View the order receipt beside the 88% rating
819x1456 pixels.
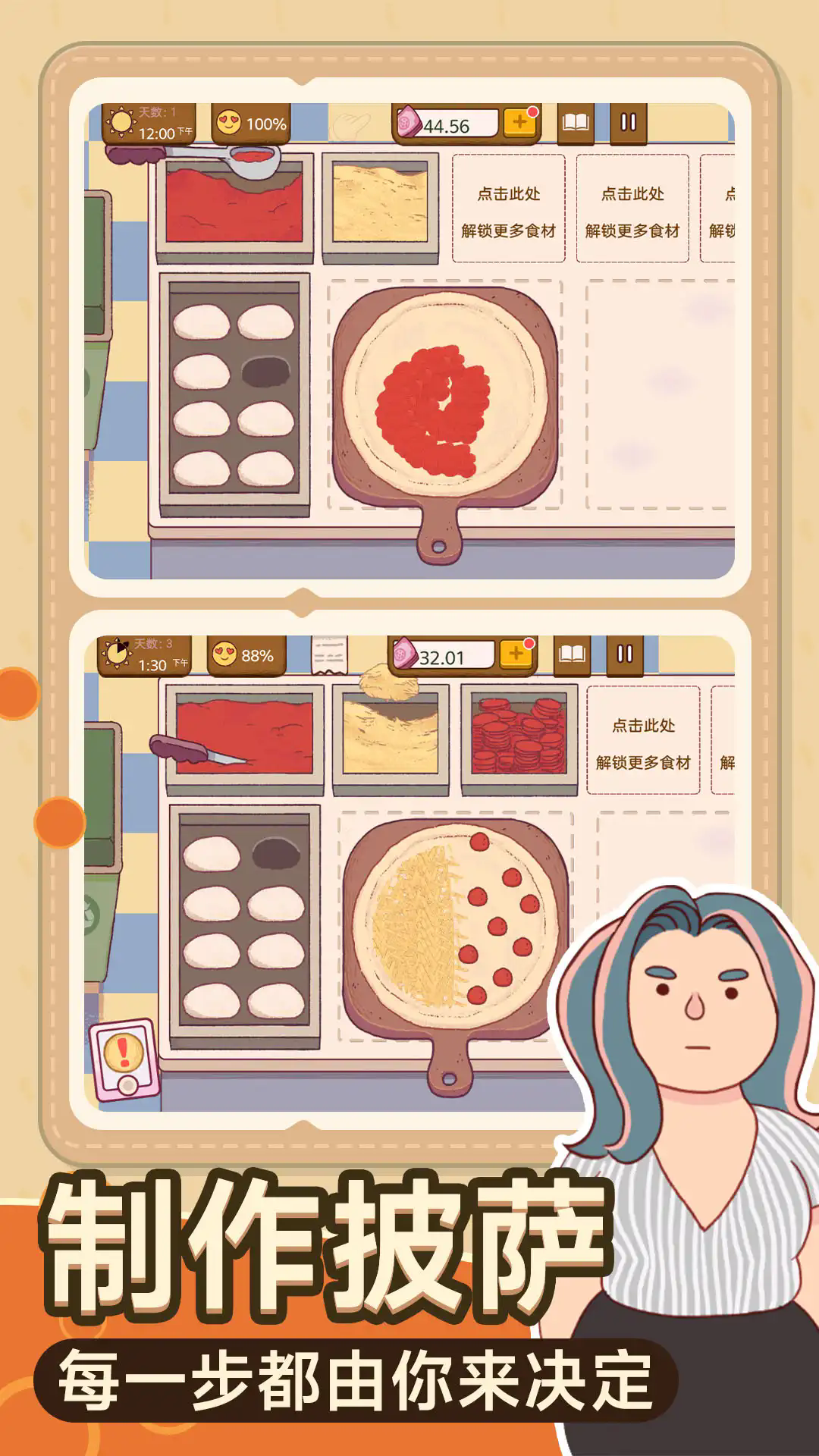[329, 654]
